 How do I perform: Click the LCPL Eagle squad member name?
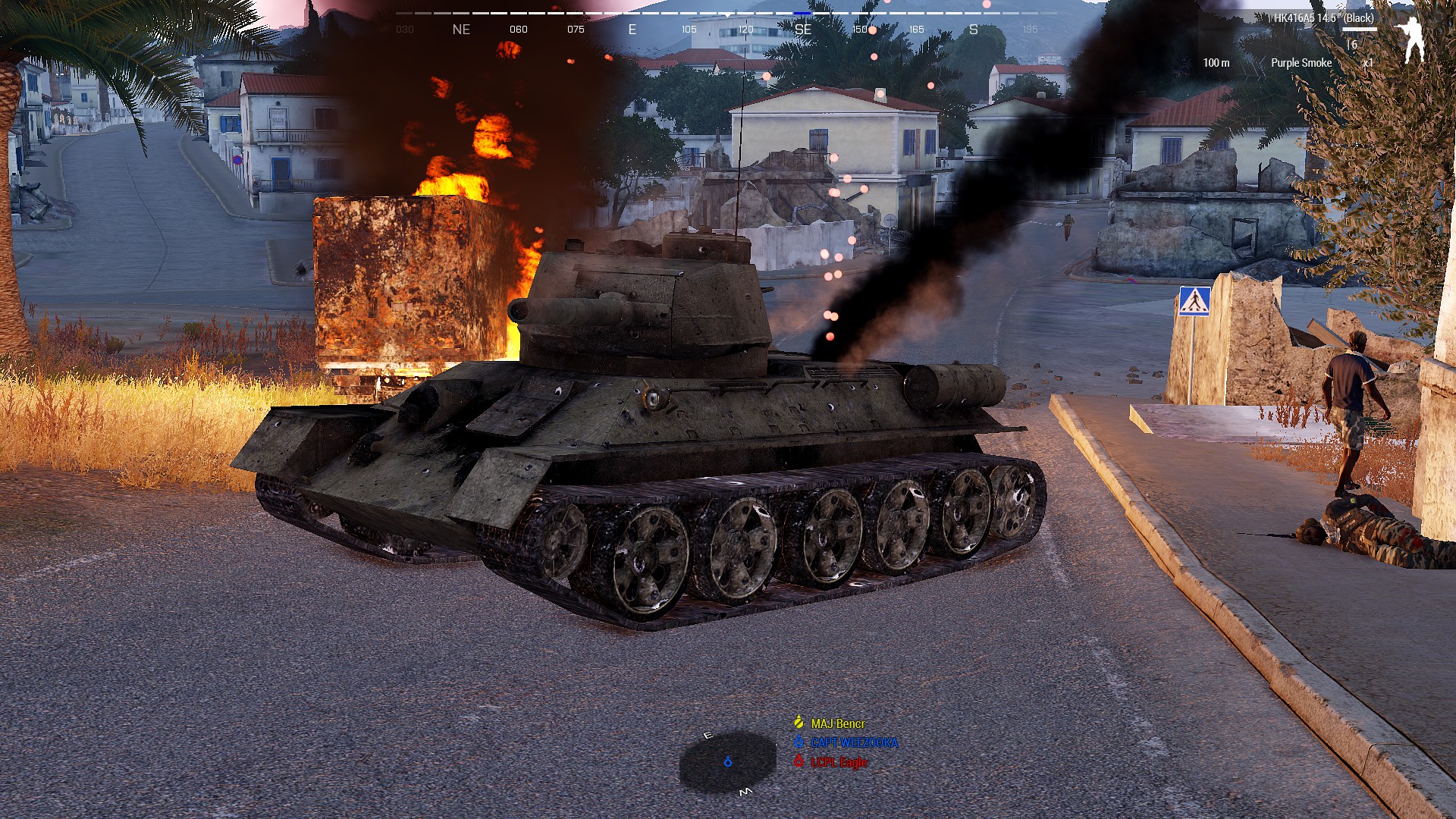click(838, 762)
